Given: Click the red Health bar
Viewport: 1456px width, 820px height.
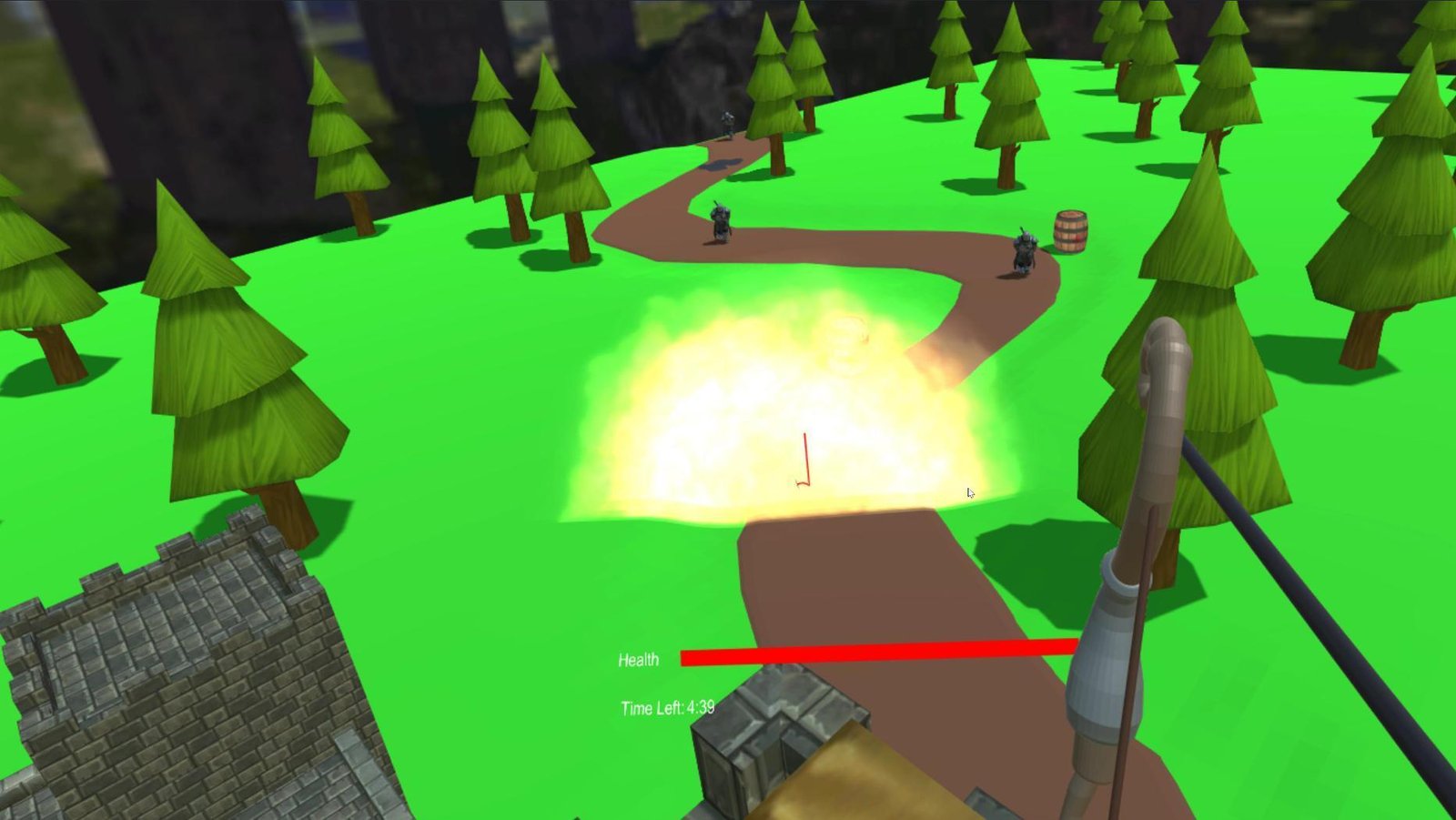Looking at the screenshot, I should tap(878, 653).
